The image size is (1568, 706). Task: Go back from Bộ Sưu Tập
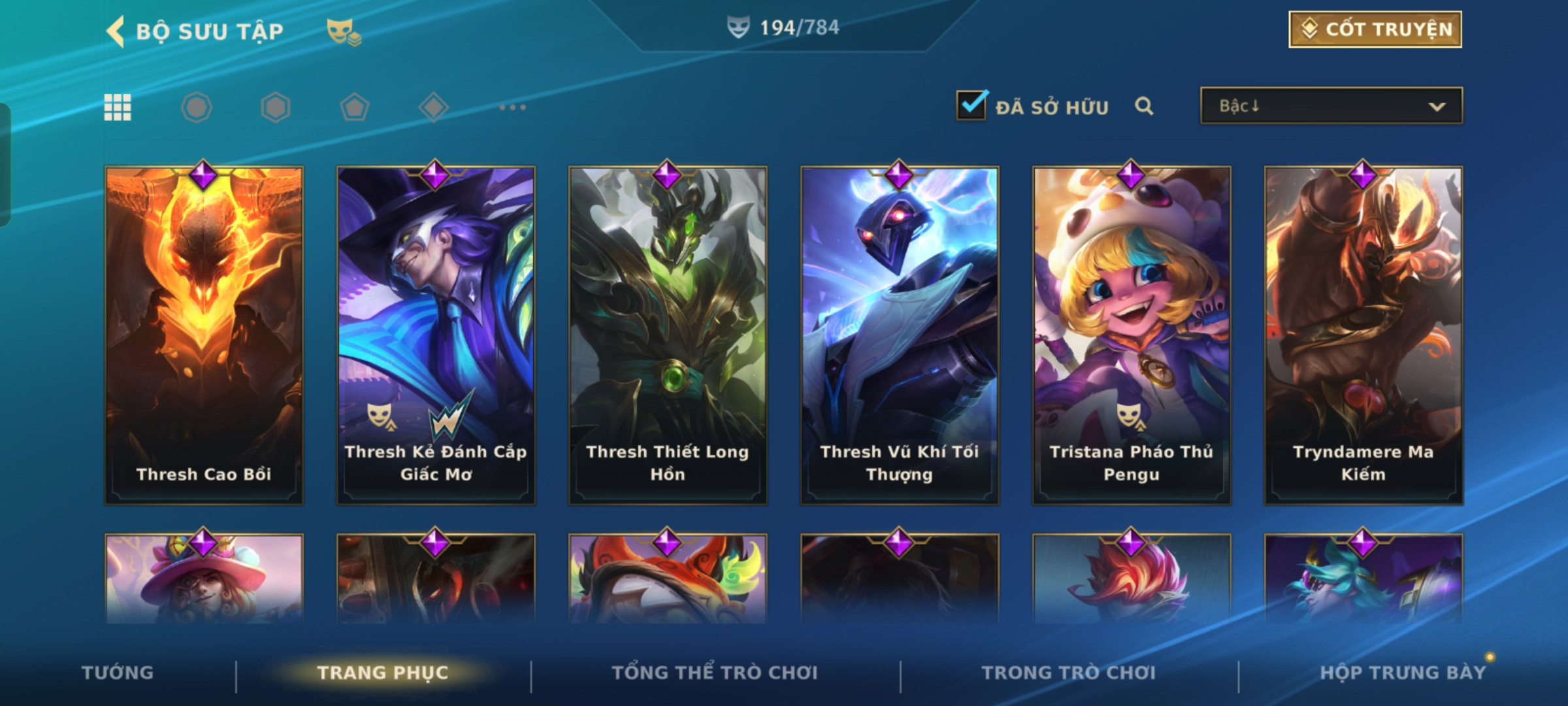(x=116, y=31)
